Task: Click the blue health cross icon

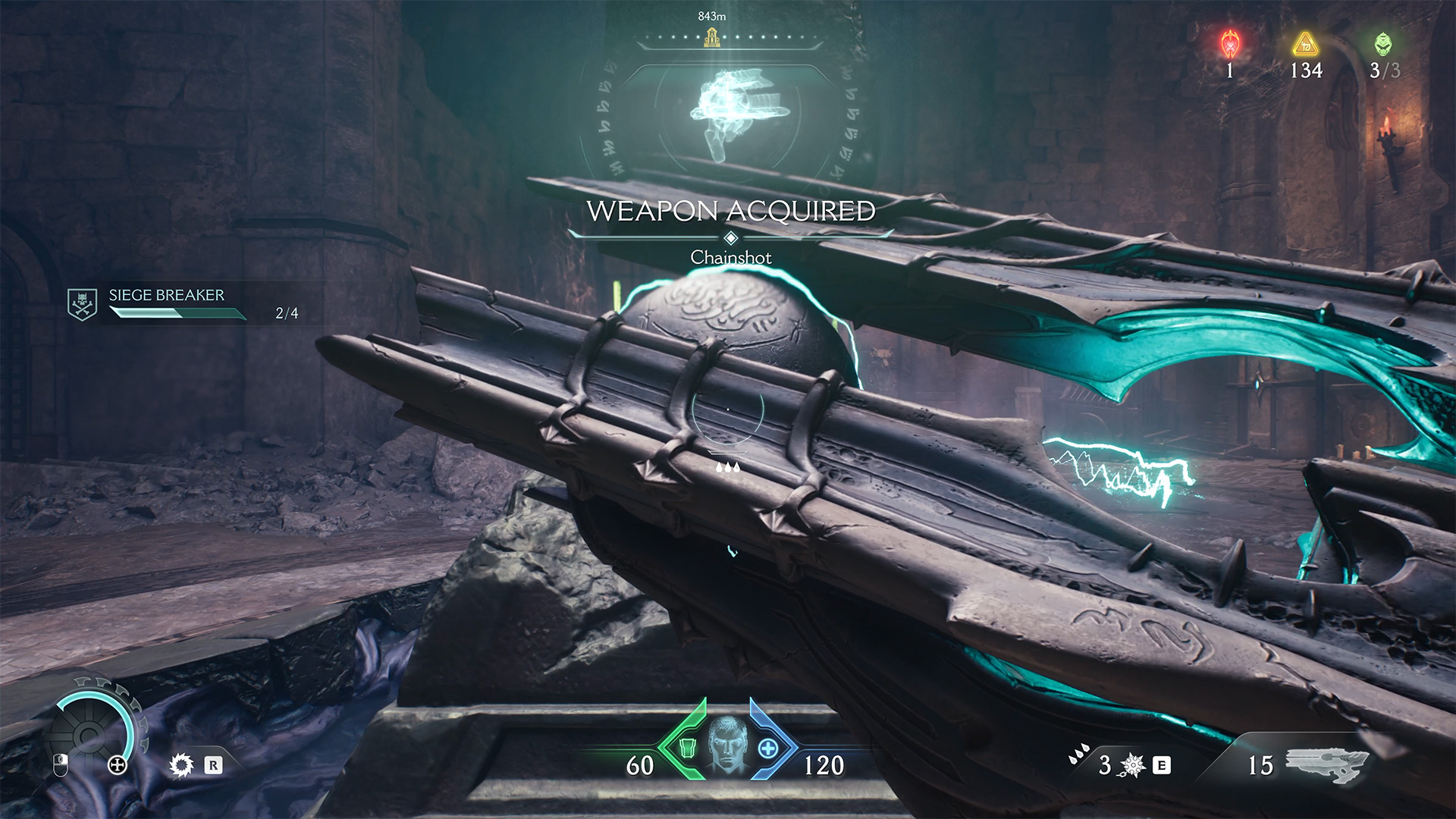Action: [x=768, y=748]
